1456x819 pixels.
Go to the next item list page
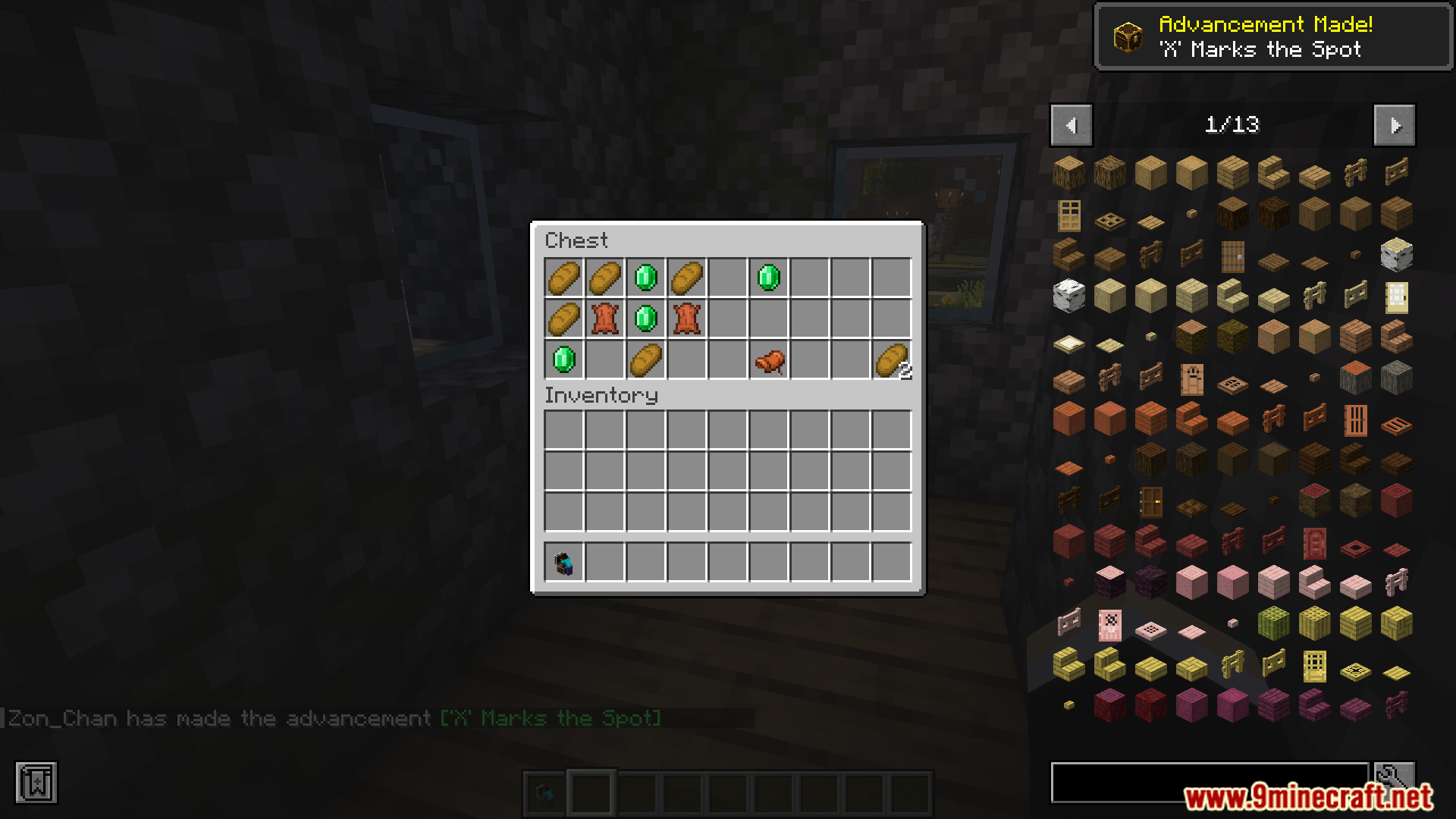pyautogui.click(x=1395, y=125)
